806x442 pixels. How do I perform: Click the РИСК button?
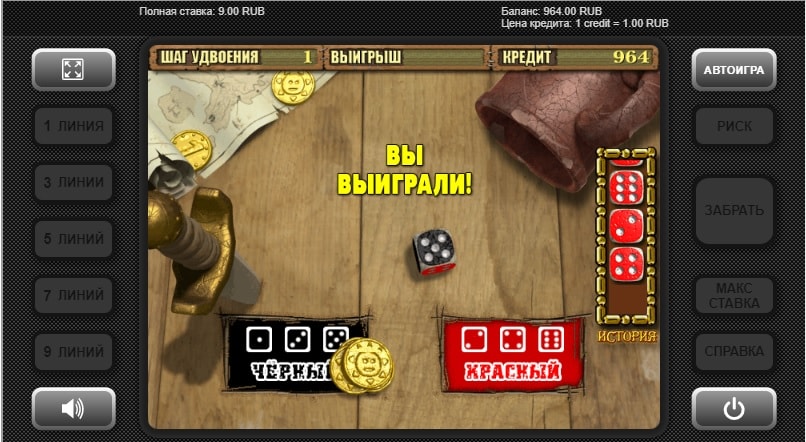click(x=734, y=127)
